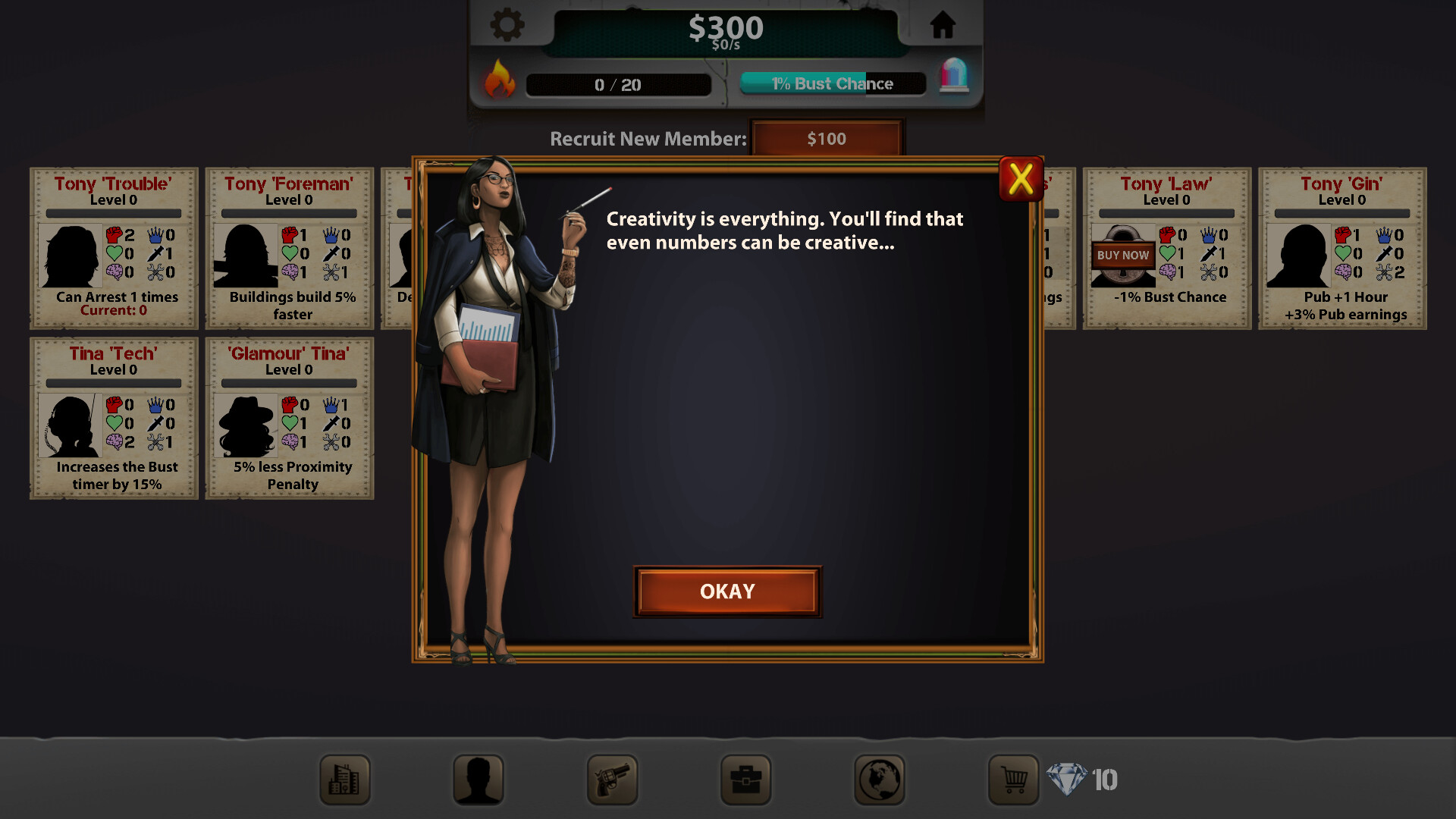
Task: Select the Tony 'Trouble' character card
Action: (x=112, y=248)
